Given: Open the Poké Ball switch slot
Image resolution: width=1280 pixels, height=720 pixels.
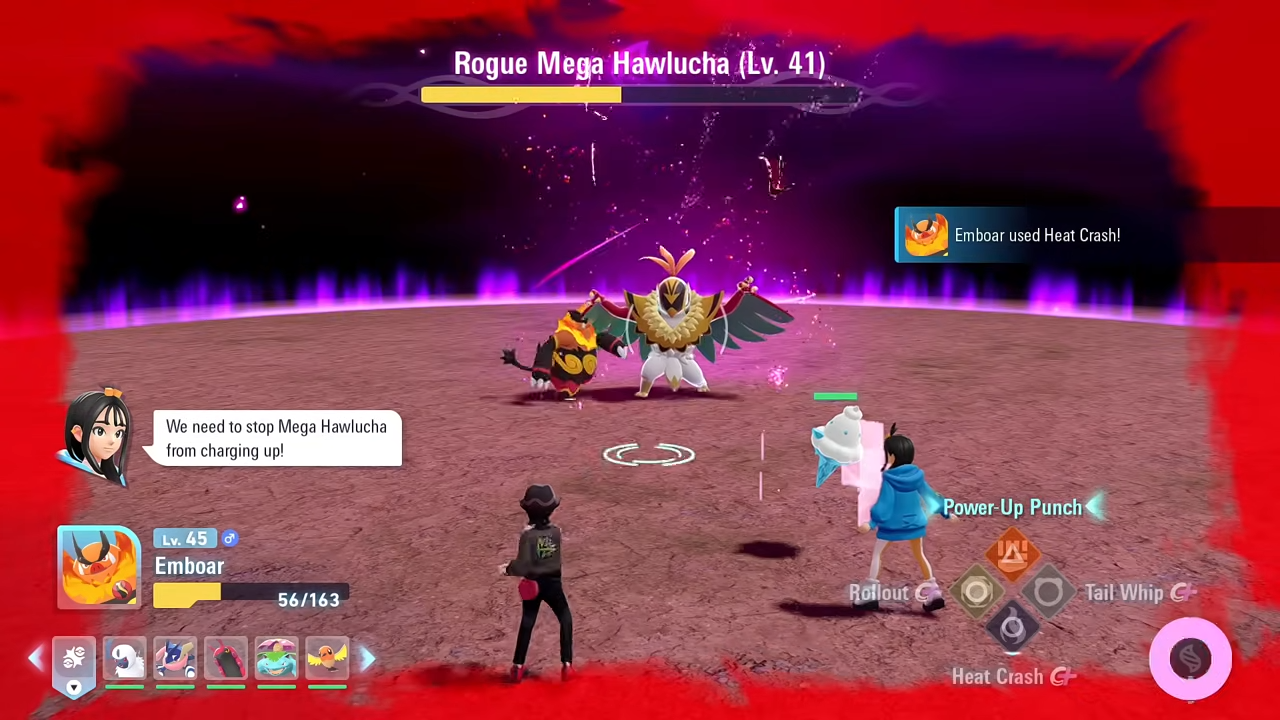Looking at the screenshot, I should click(x=73, y=660).
